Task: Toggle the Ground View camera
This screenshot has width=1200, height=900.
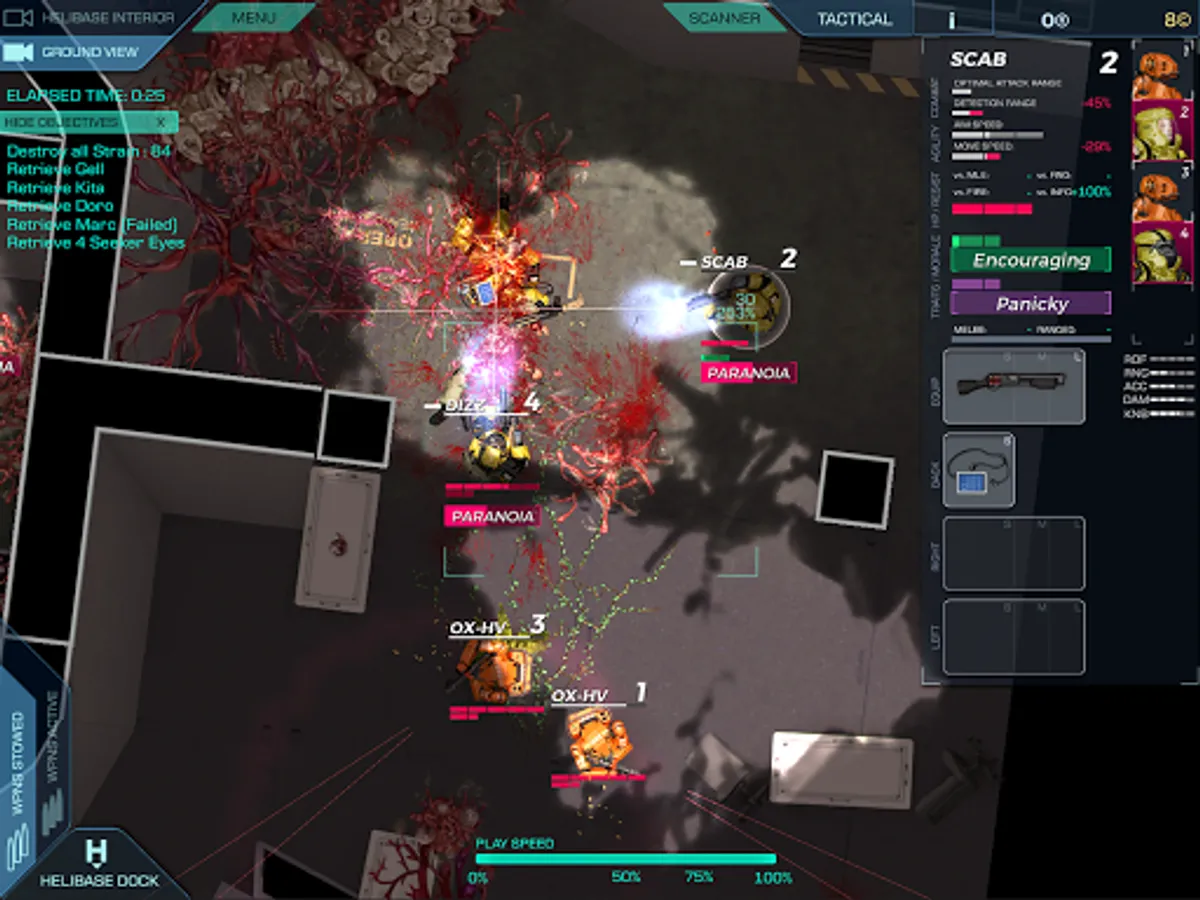Action: [x=77, y=52]
